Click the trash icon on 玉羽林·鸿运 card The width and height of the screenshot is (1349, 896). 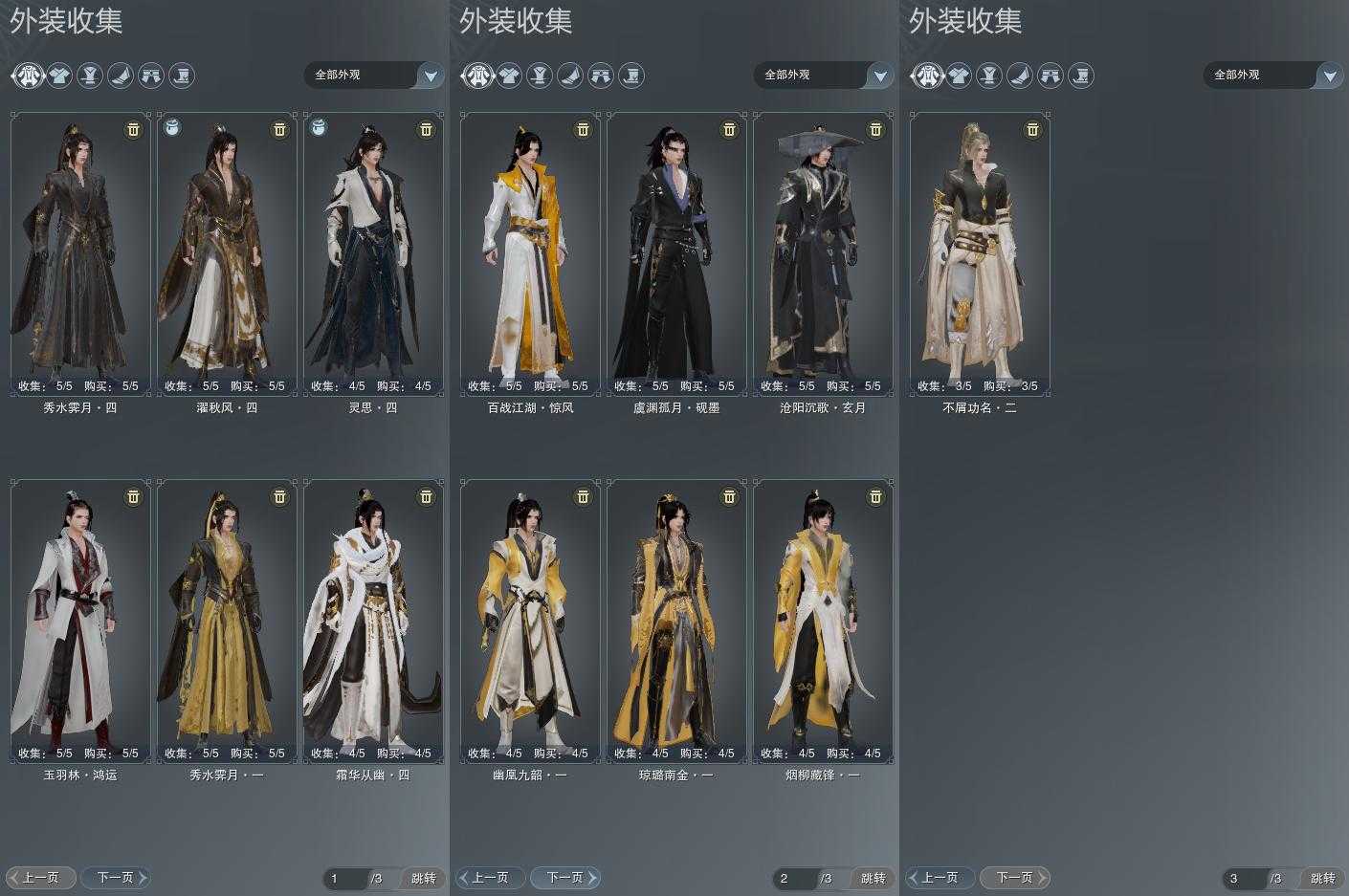click(133, 496)
